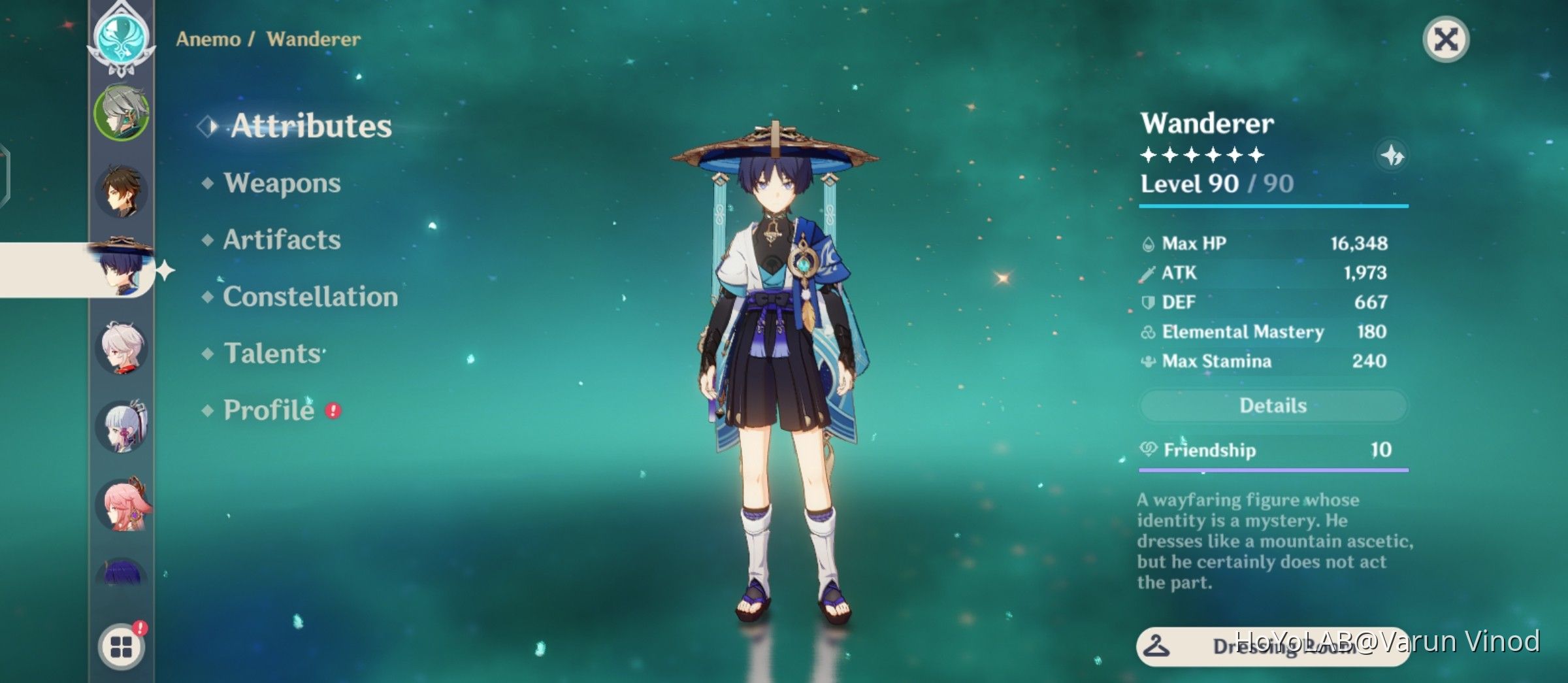Click the Details button

tap(1273, 405)
